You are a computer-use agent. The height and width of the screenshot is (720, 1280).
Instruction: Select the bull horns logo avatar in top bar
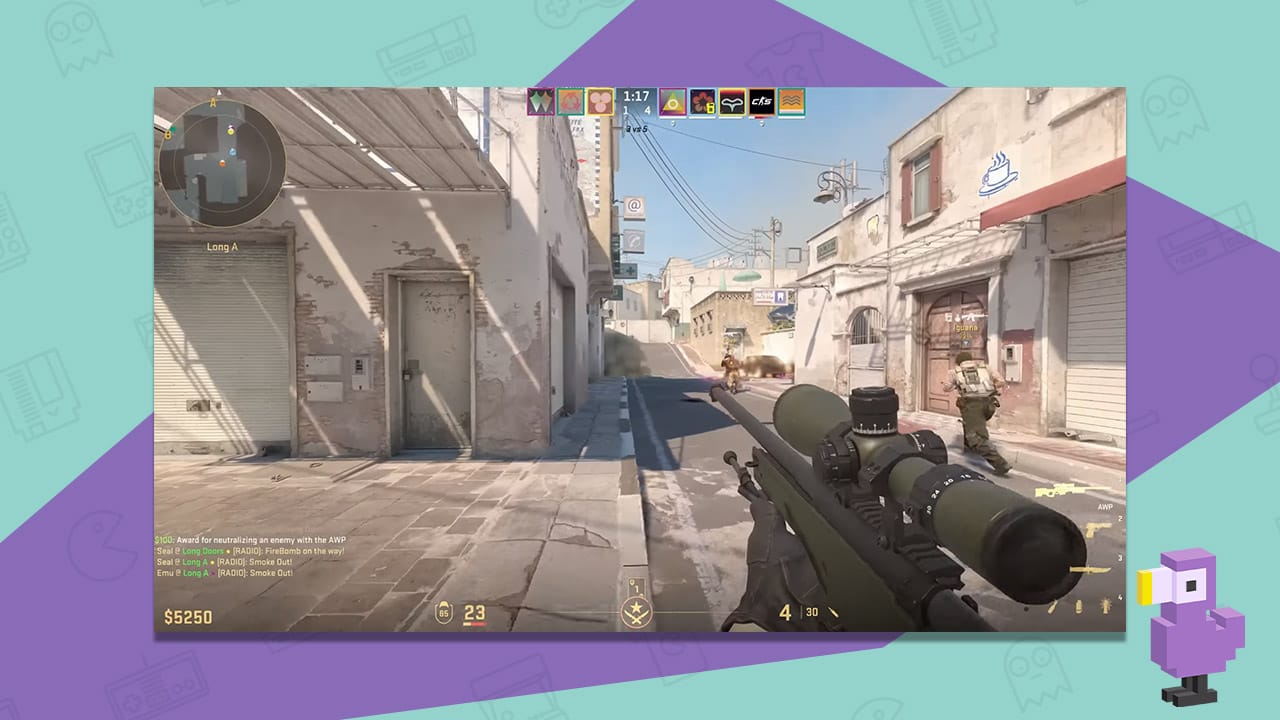tap(732, 100)
